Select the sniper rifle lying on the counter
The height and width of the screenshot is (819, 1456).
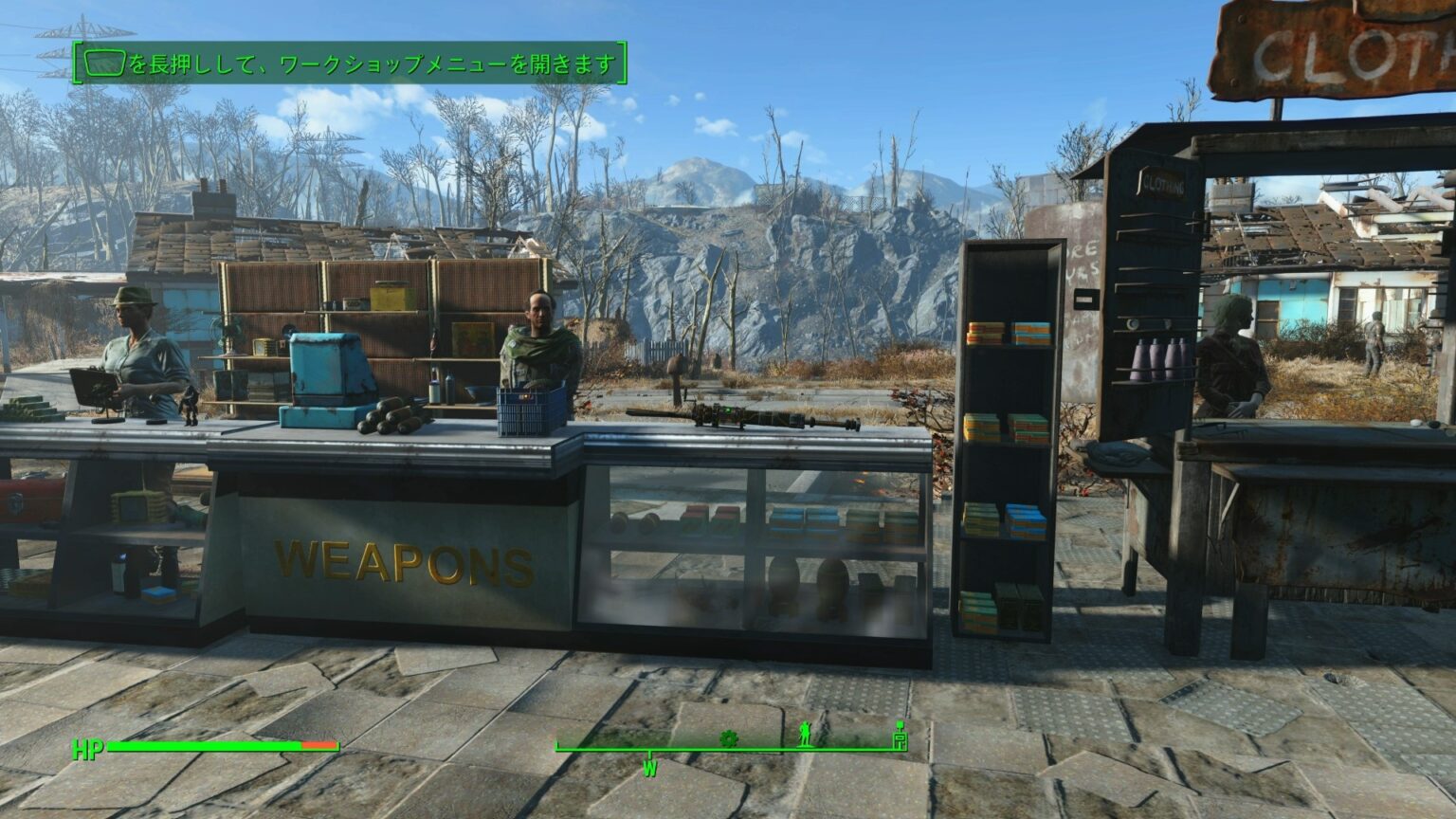(x=749, y=415)
